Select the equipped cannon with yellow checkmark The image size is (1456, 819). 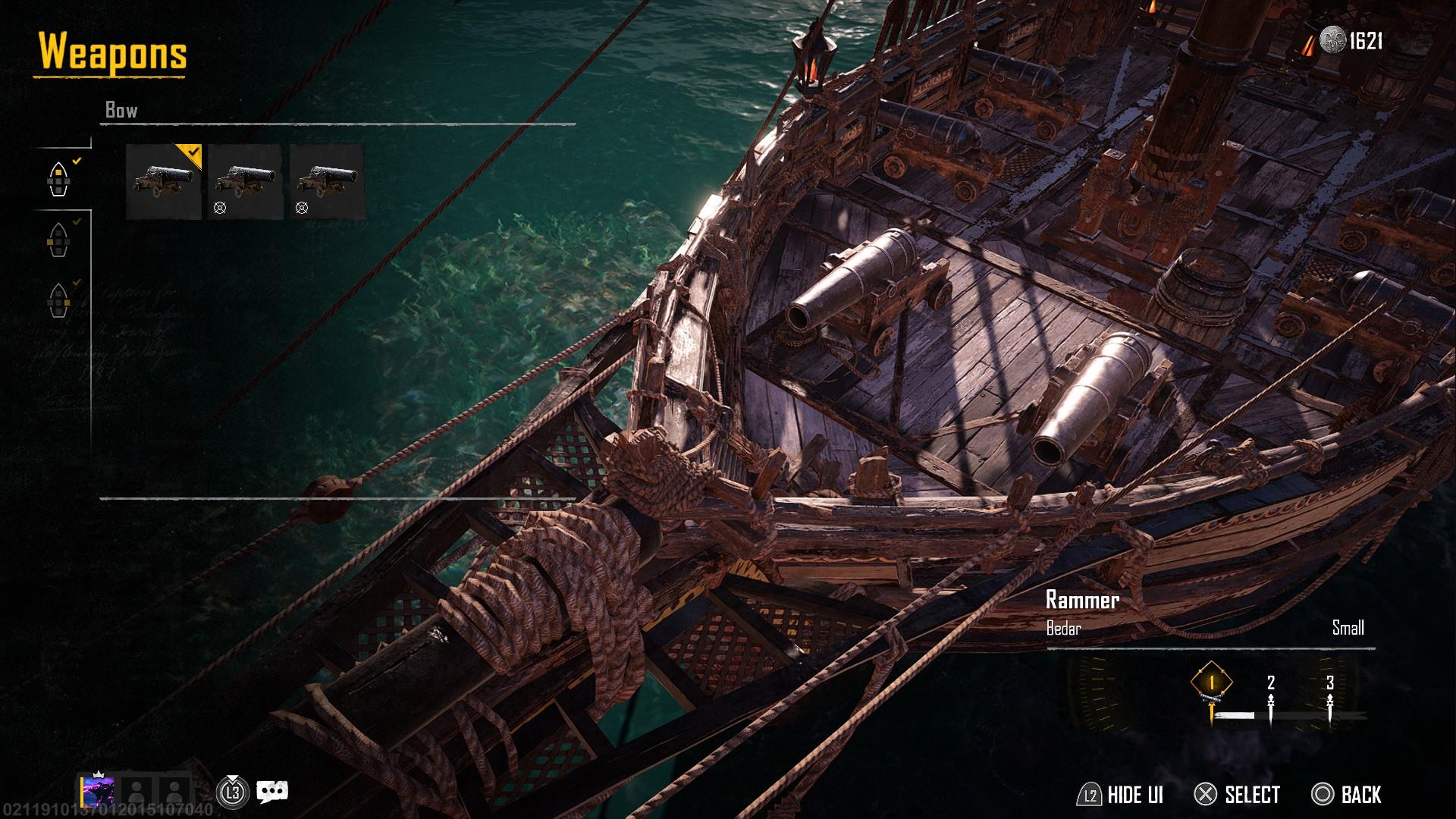[163, 182]
